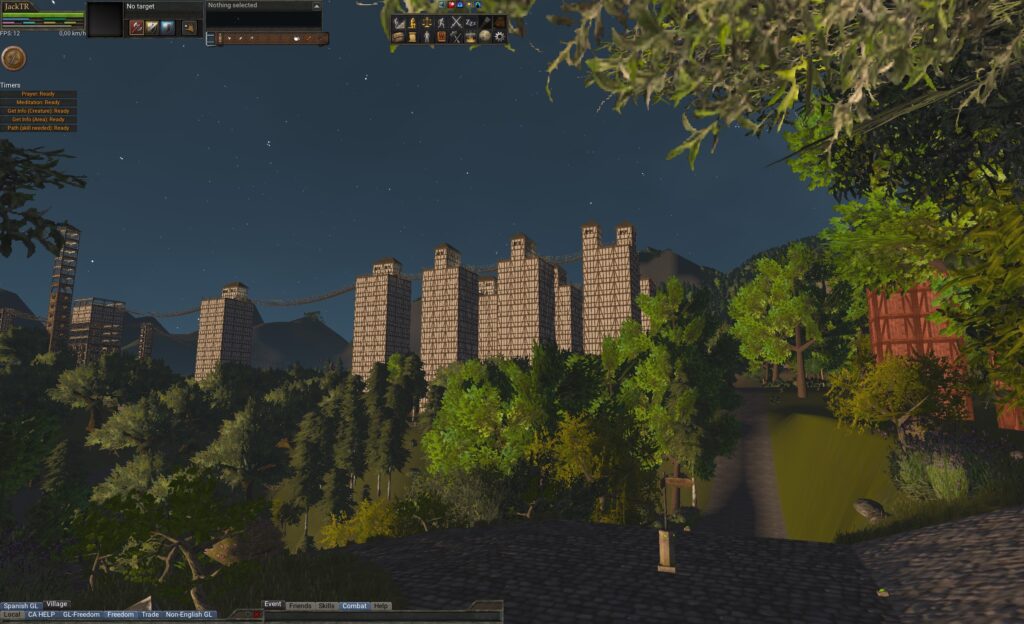This screenshot has width=1024, height=624.
Task: Show the Help tab
Action: pyautogui.click(x=381, y=606)
